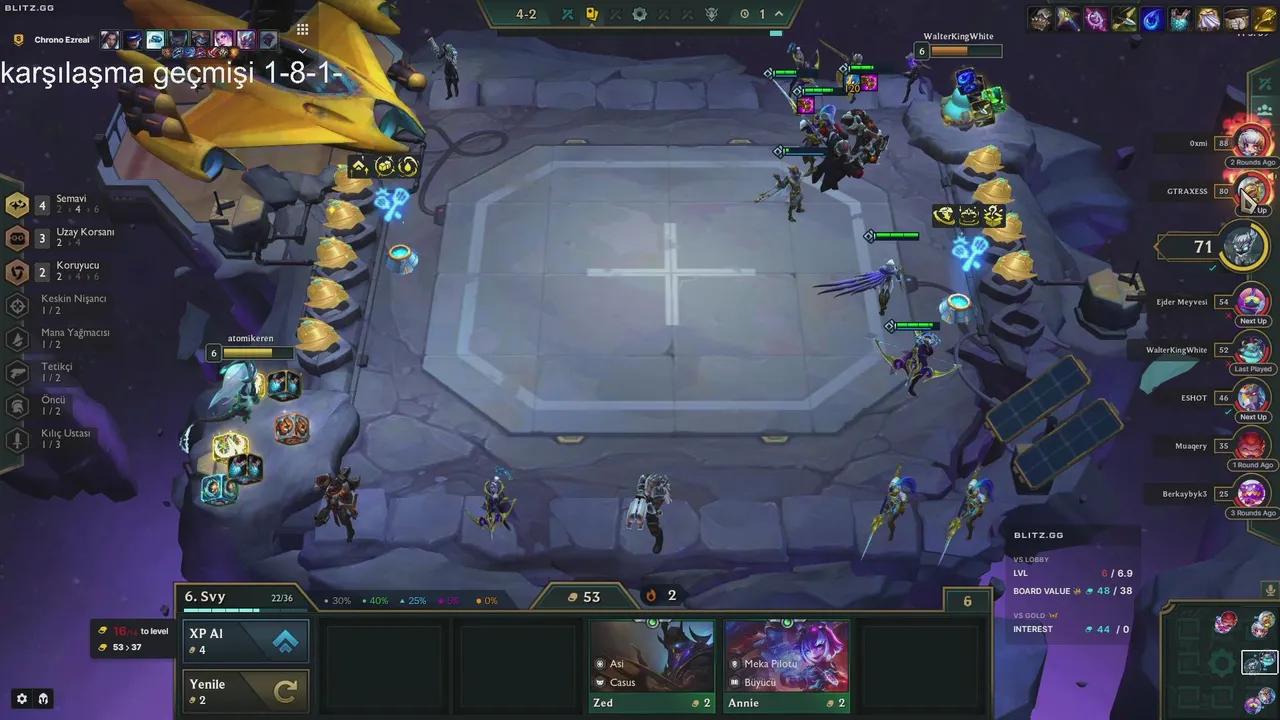The height and width of the screenshot is (720, 1280).
Task: Expand the Blitz comp list with the down chevron
Action: pyautogui.click(x=301, y=48)
